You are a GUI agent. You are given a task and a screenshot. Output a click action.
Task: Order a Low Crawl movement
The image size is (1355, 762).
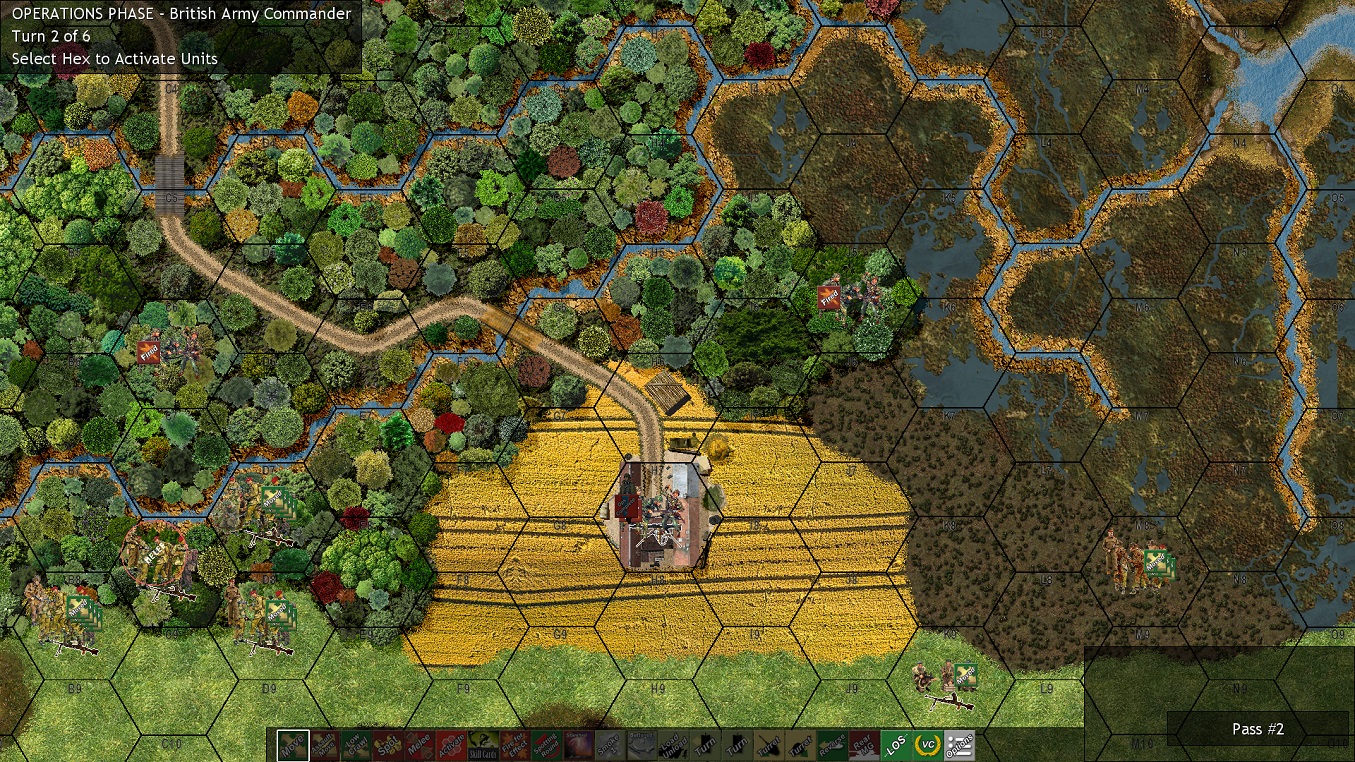coord(354,744)
